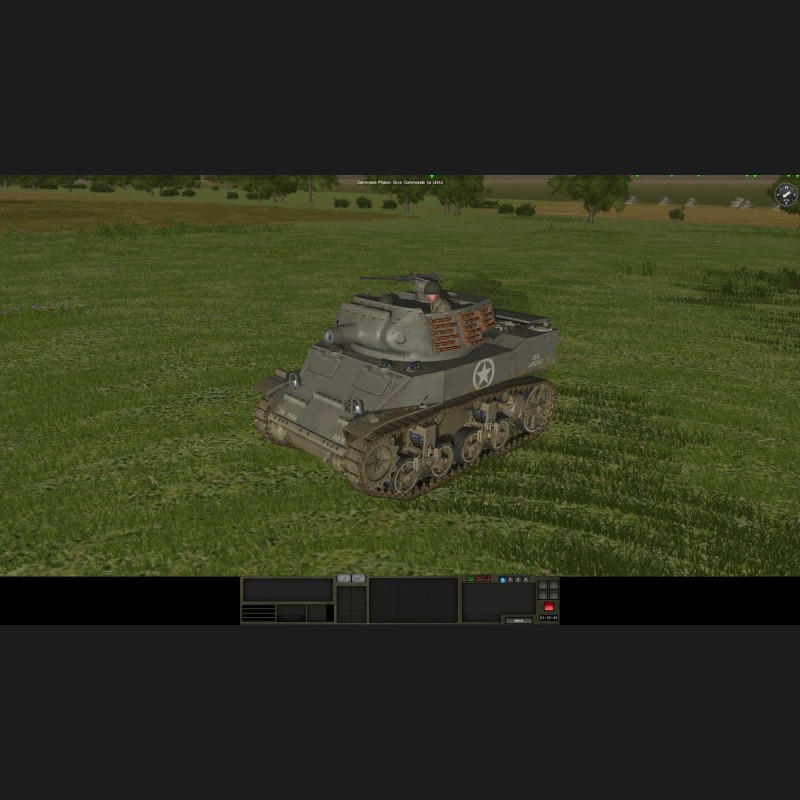Open the Menus button on the panel
The image size is (800, 800).
point(518,620)
